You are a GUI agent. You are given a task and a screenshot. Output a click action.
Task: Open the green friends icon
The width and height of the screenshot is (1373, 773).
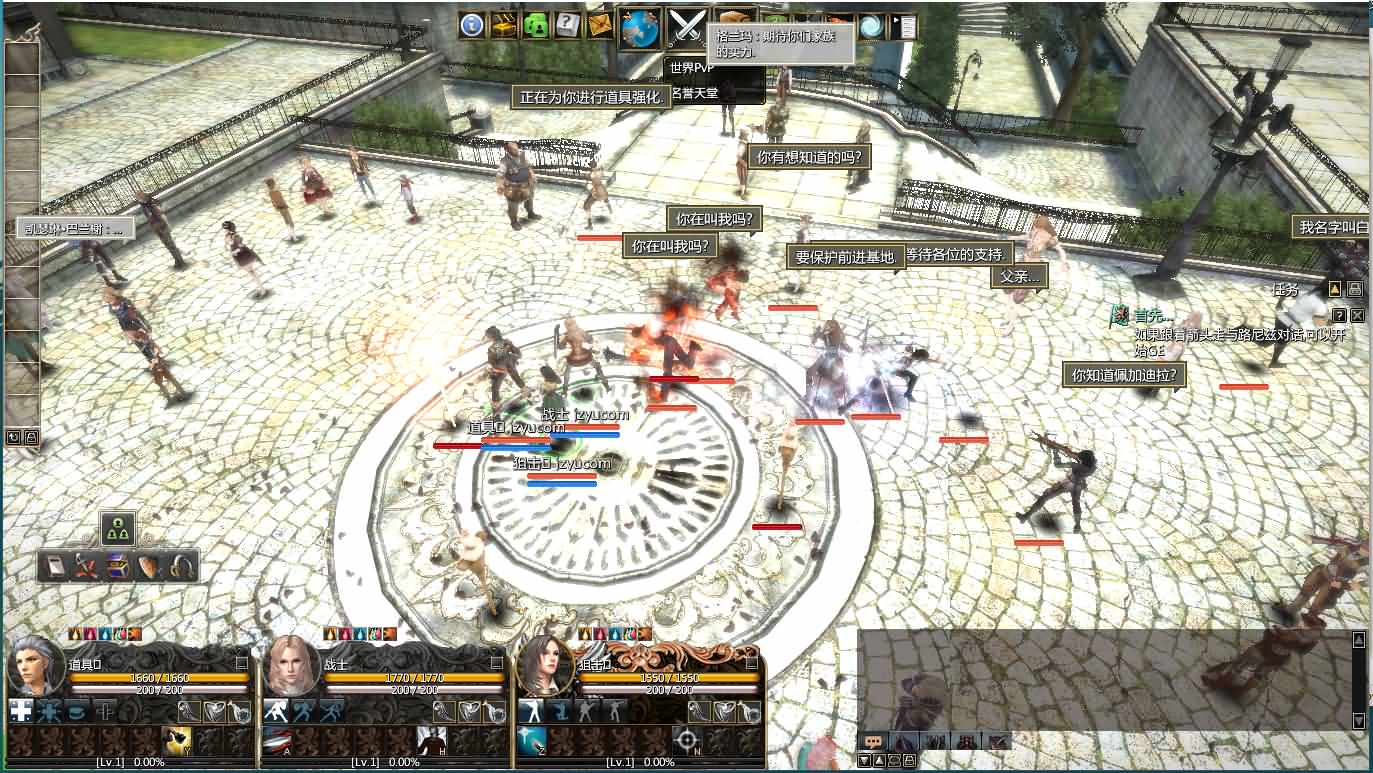(x=536, y=25)
